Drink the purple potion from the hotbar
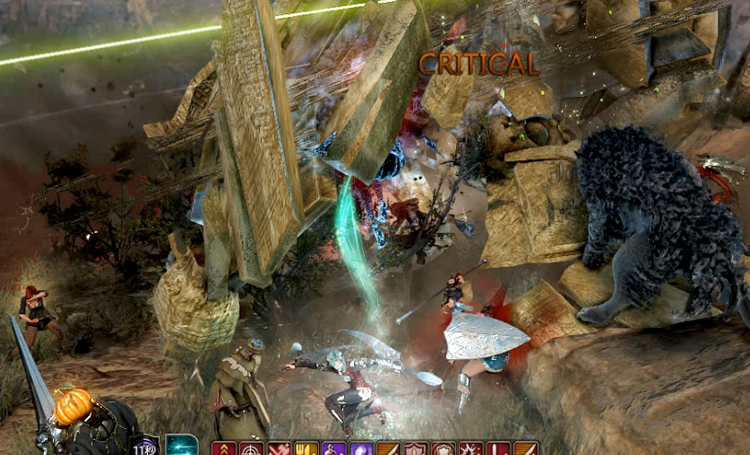 click(332, 448)
